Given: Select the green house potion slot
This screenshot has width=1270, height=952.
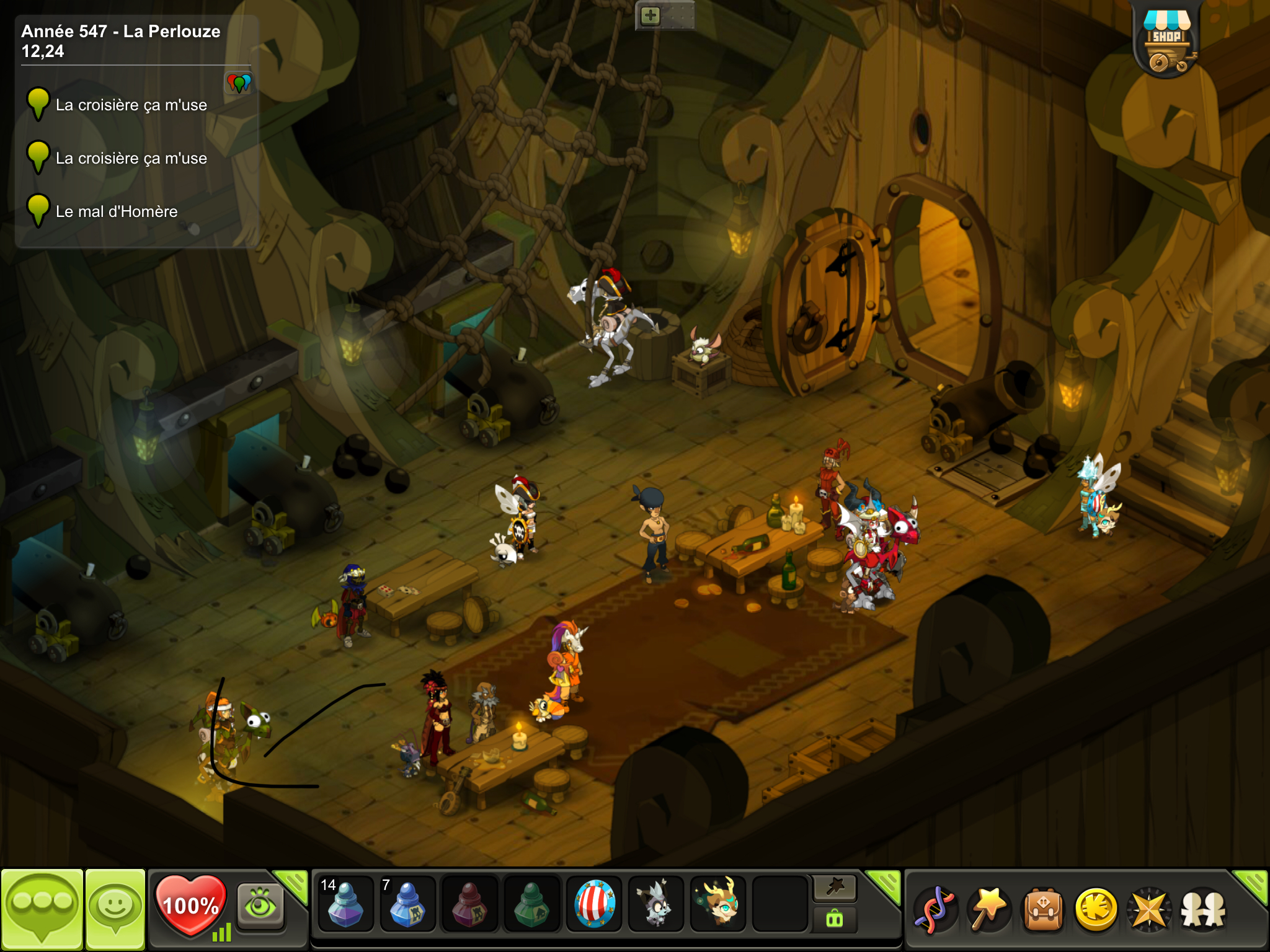Looking at the screenshot, I should (531, 905).
